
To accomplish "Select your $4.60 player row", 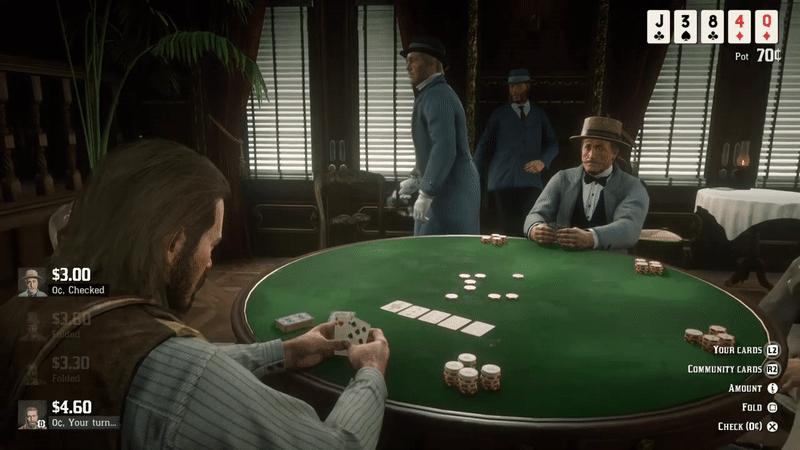I will click(65, 414).
